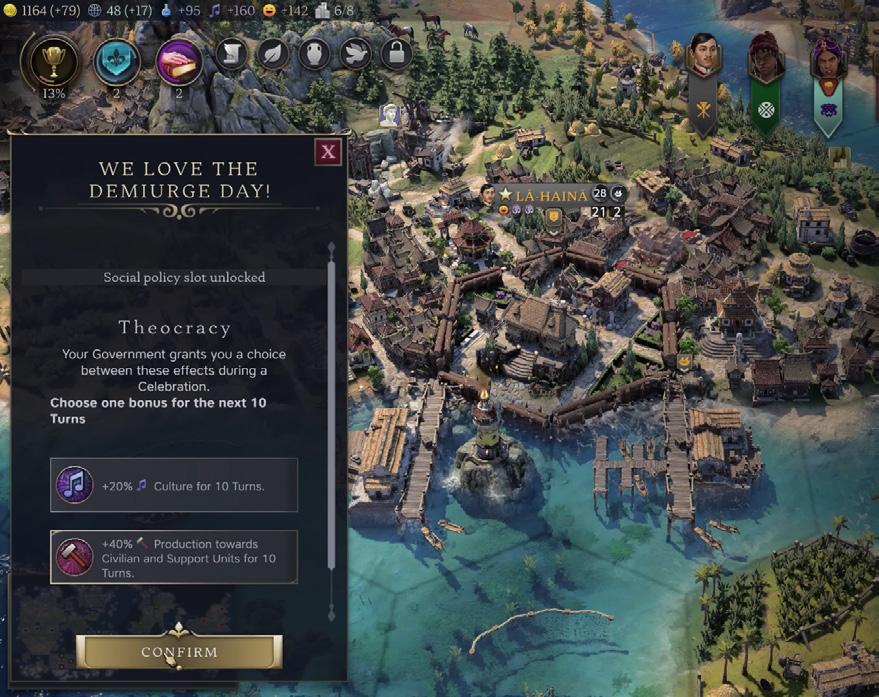Open the purple hand-and-gold icon
The width and height of the screenshot is (879, 697).
(x=180, y=61)
